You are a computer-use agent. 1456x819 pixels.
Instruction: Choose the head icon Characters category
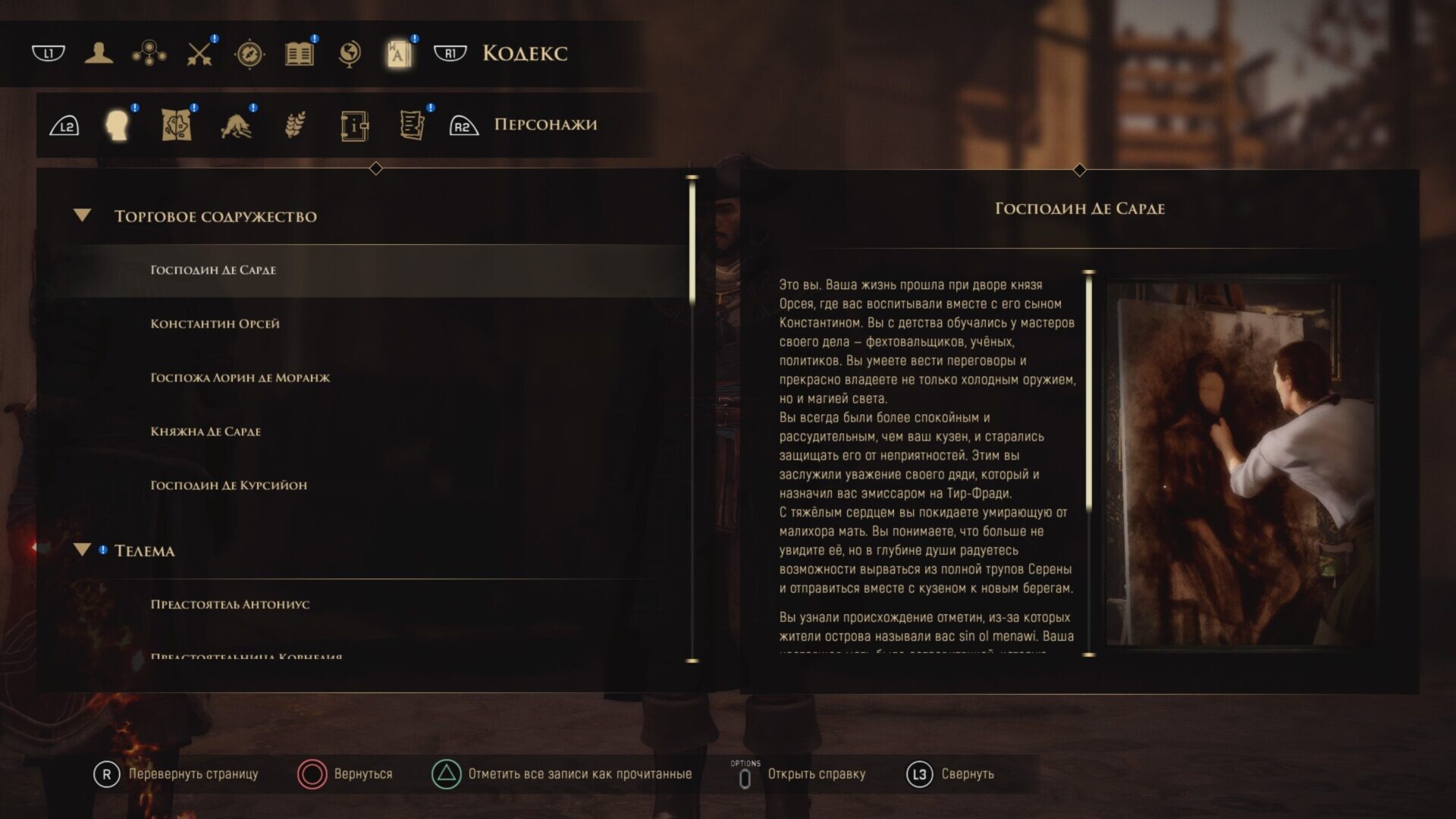(x=118, y=125)
